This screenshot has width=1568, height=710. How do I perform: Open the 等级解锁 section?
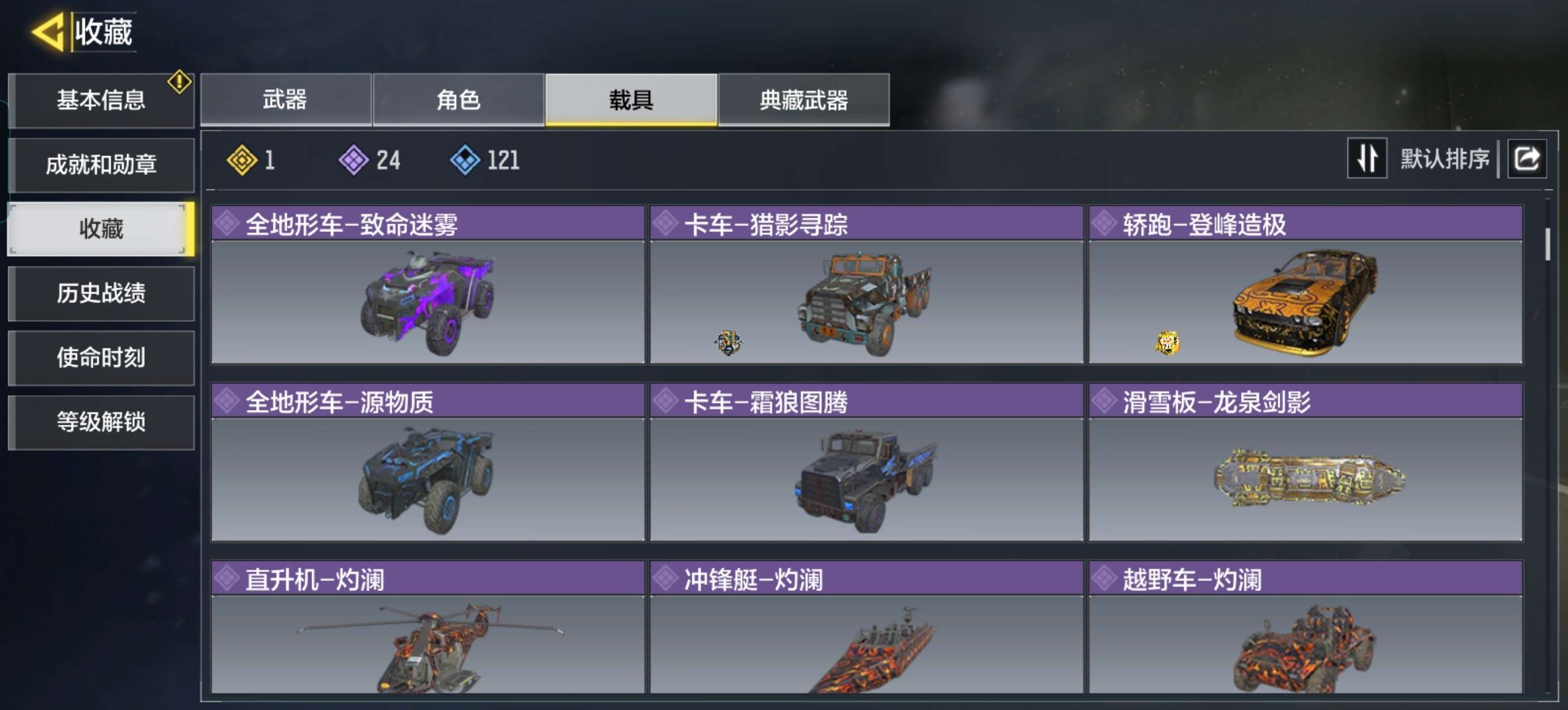pos(101,422)
